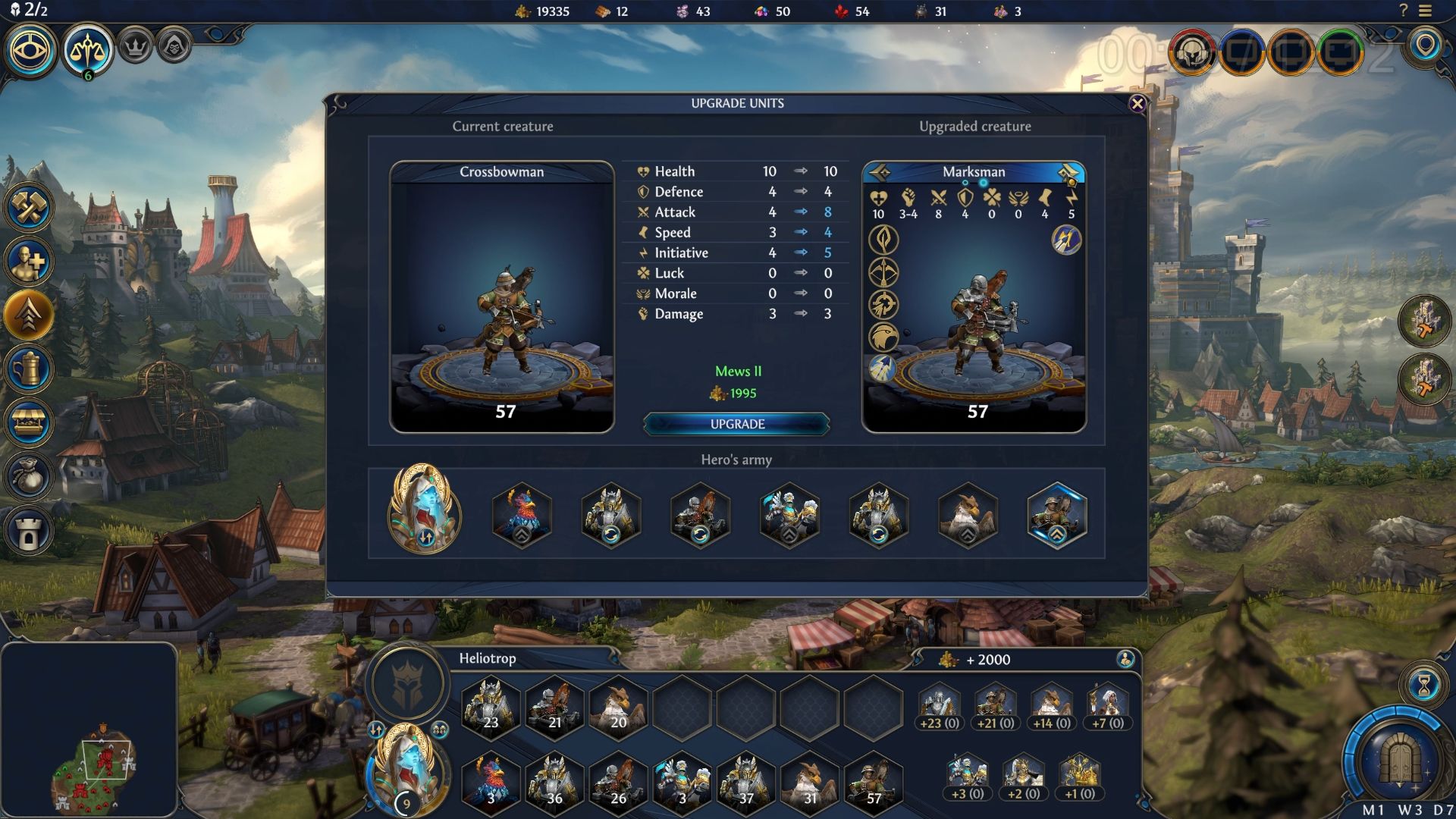Click the UPGRADE button

(x=736, y=424)
